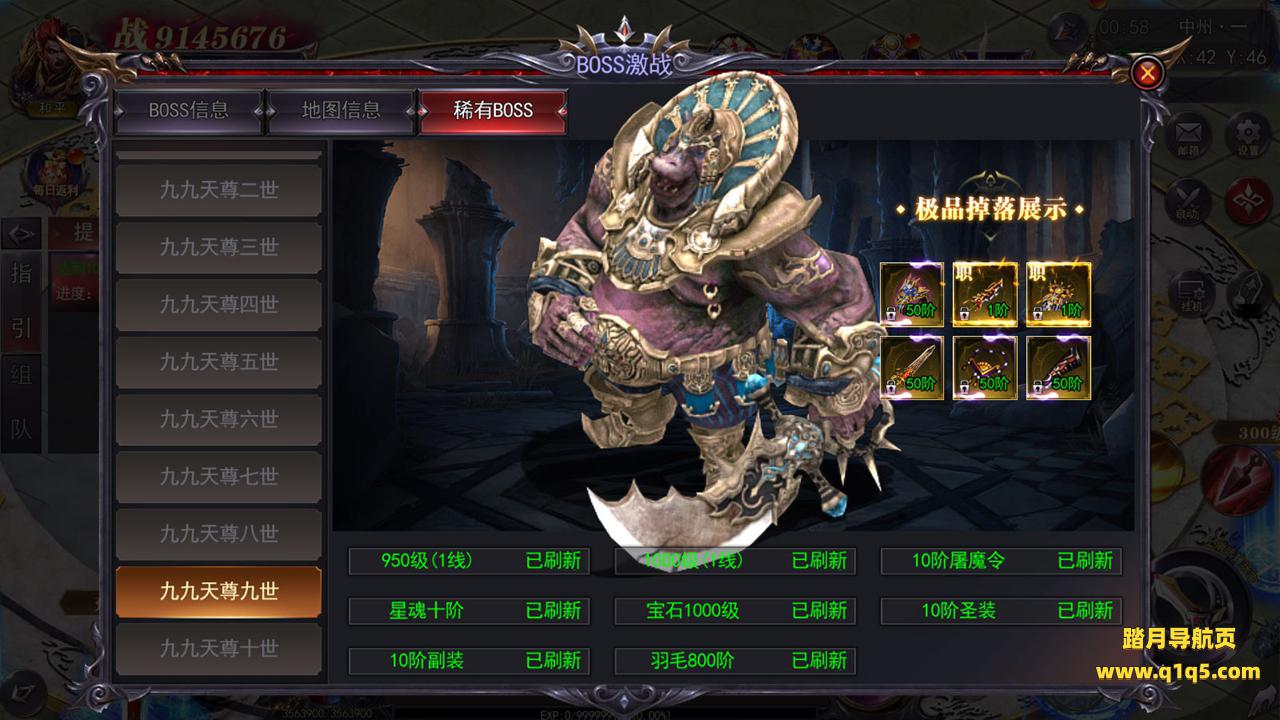Select the 九九天尊三世 entry
1280x720 pixels.
(x=218, y=247)
